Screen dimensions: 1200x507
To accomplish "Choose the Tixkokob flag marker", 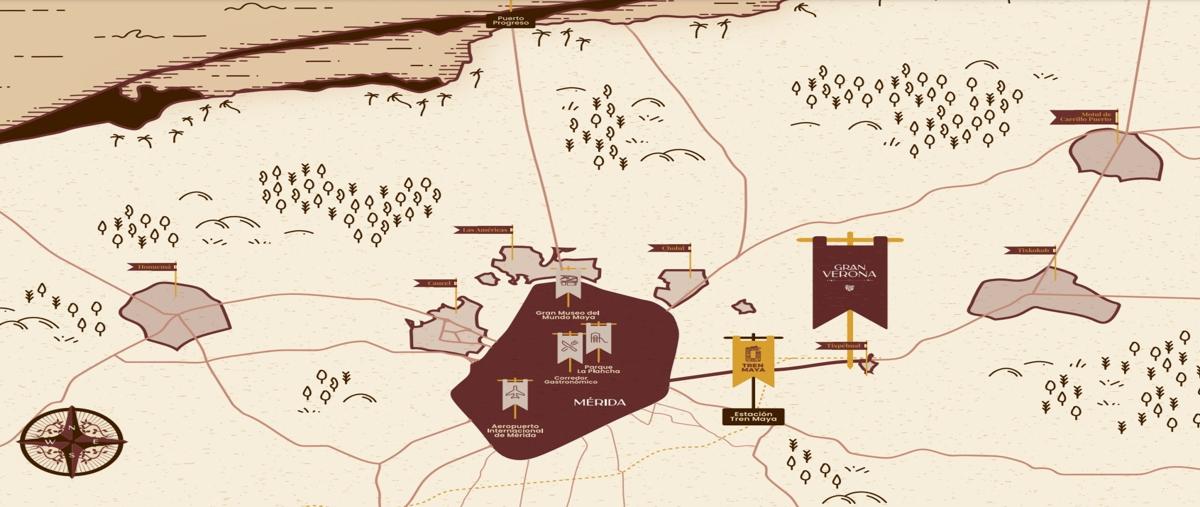I will [1030, 250].
